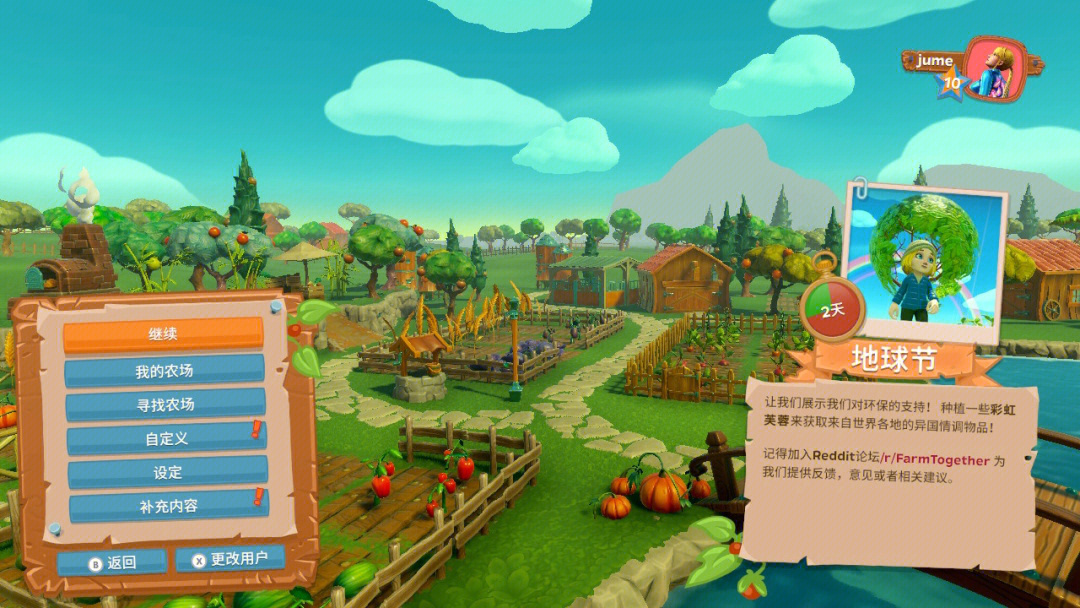Go to 设定 settings
1080x608 pixels.
(167, 472)
